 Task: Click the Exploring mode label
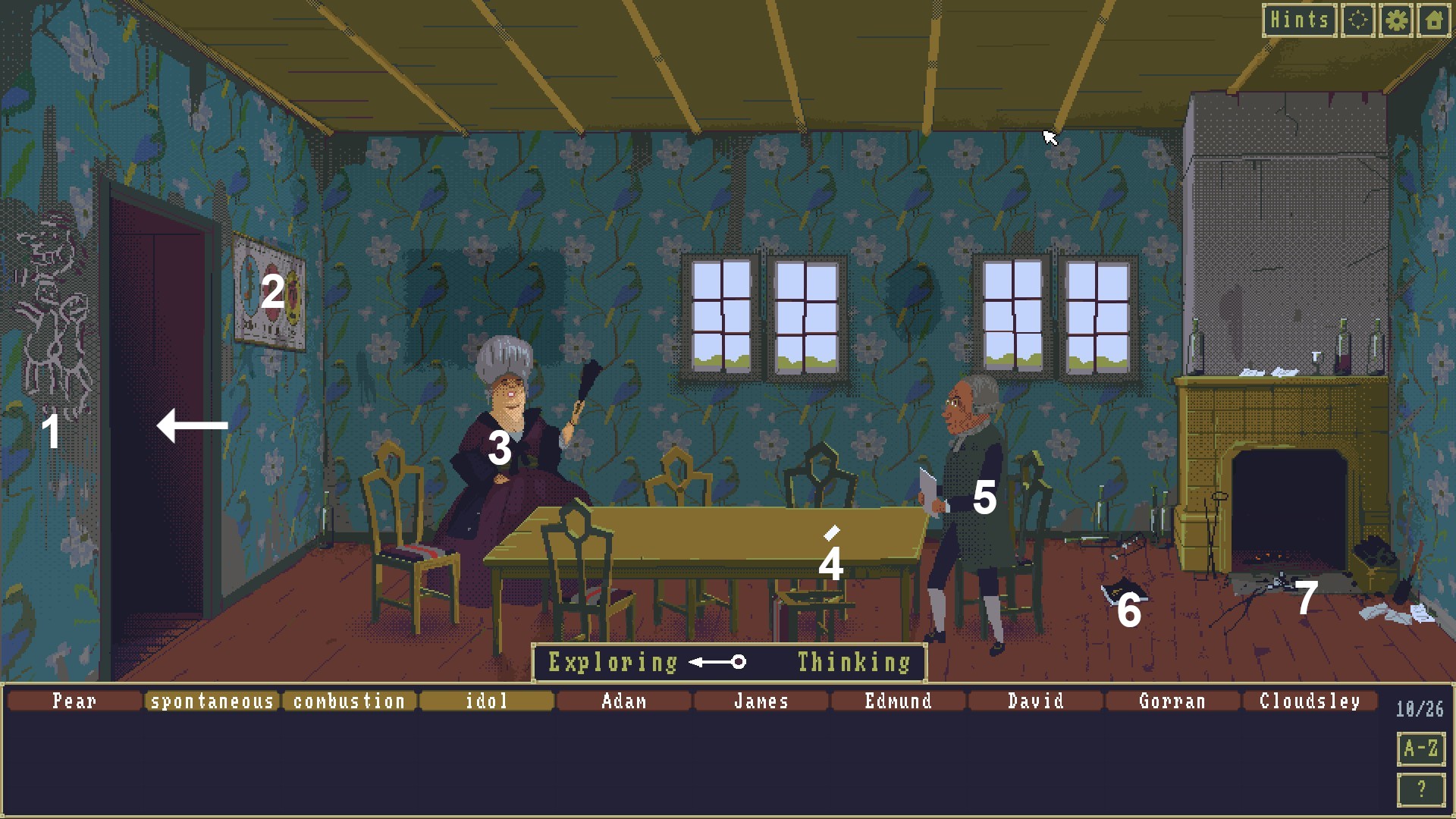coord(613,661)
